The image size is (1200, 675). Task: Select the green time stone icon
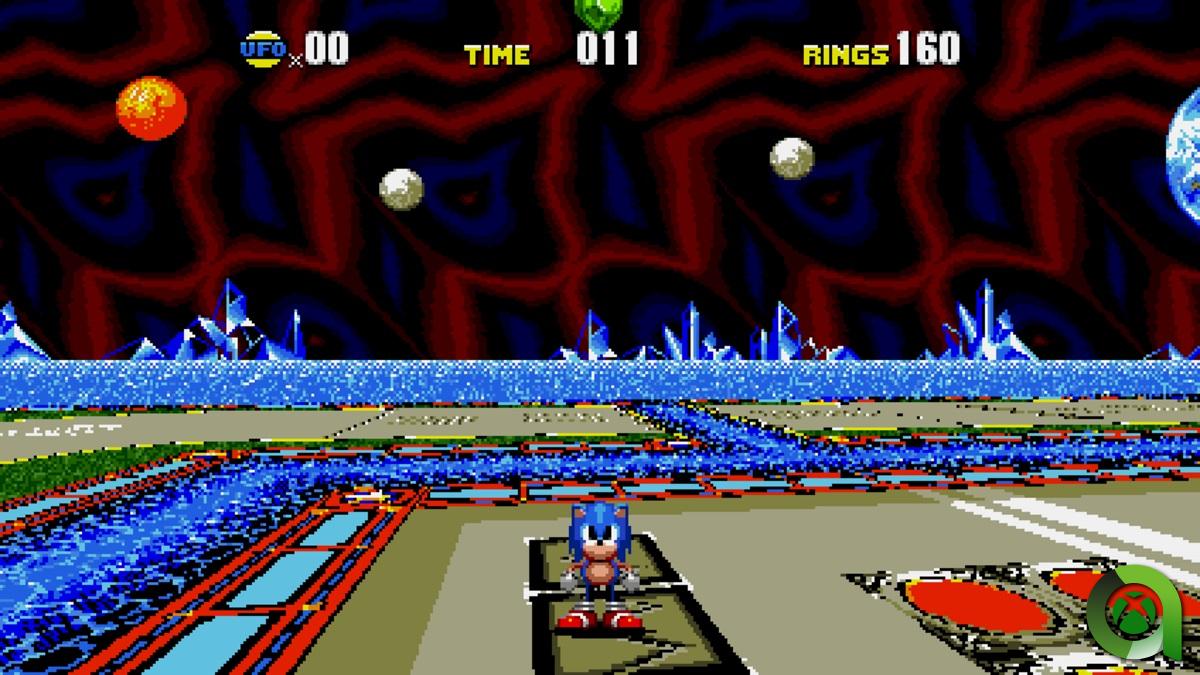(600, 11)
